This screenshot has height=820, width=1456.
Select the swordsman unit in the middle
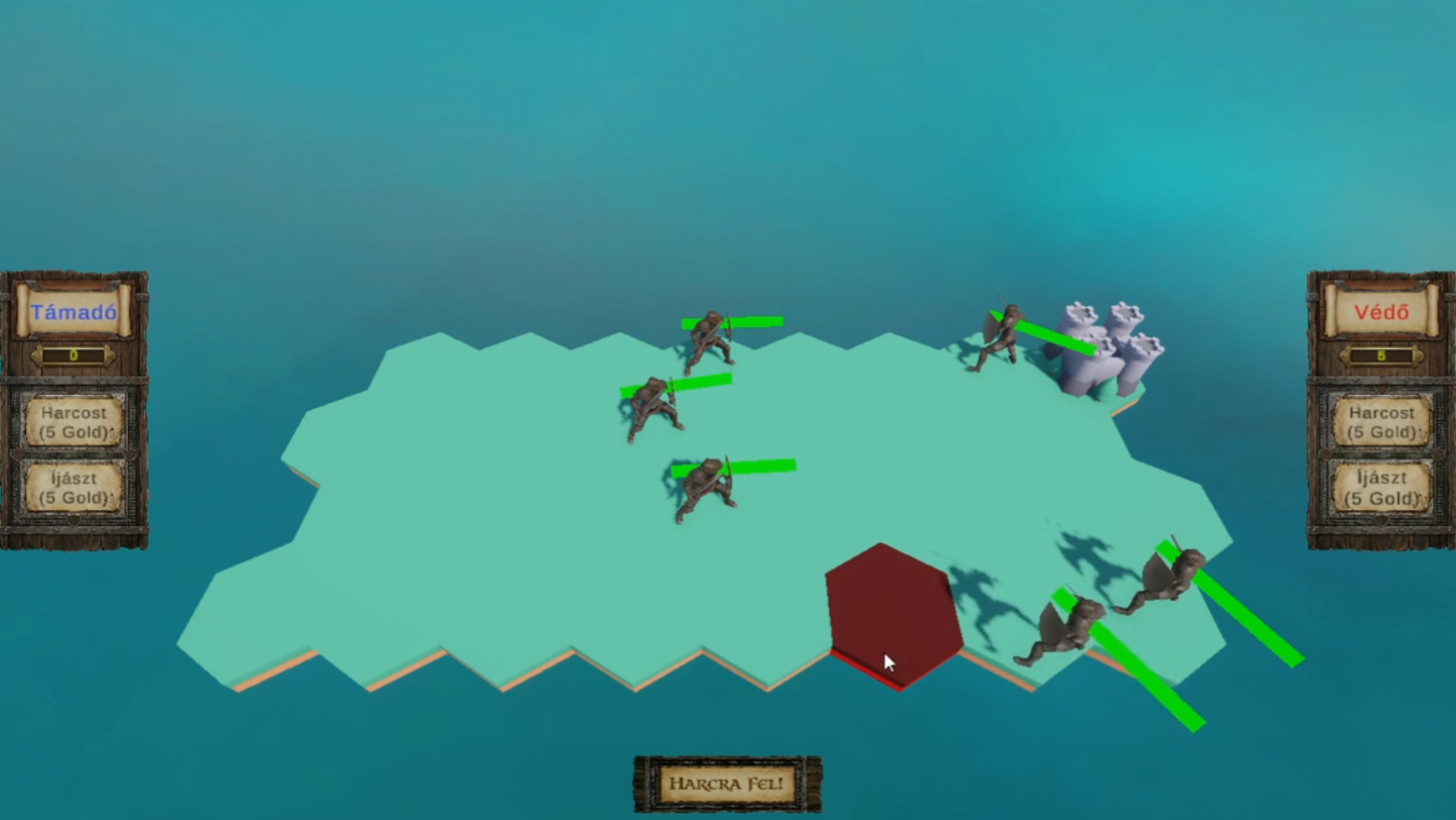pyautogui.click(x=653, y=406)
